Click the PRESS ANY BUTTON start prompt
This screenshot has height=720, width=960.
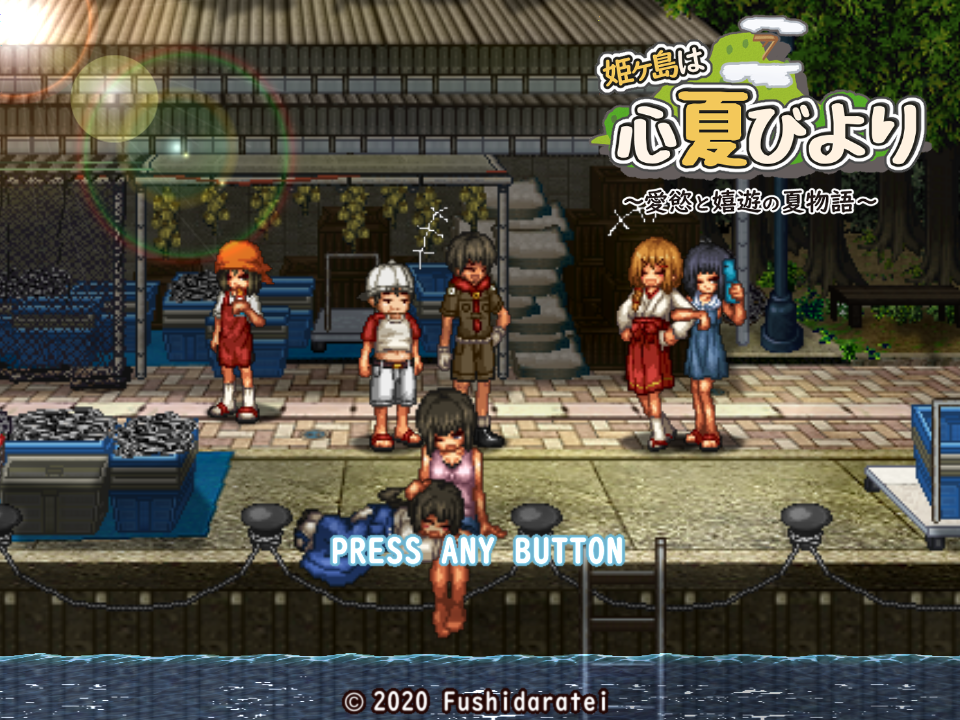[x=477, y=550]
